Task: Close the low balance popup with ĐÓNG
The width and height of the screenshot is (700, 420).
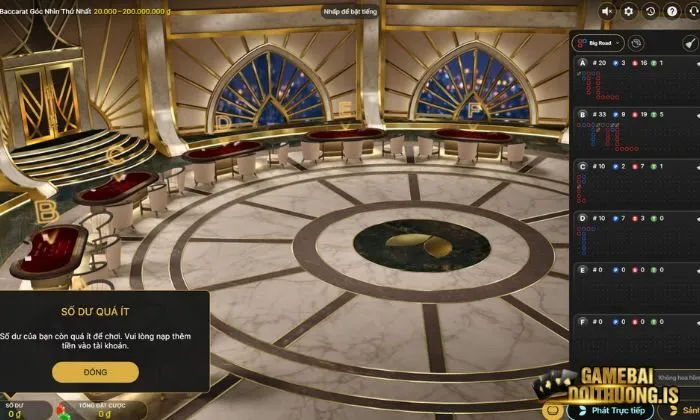Action: 96,371
